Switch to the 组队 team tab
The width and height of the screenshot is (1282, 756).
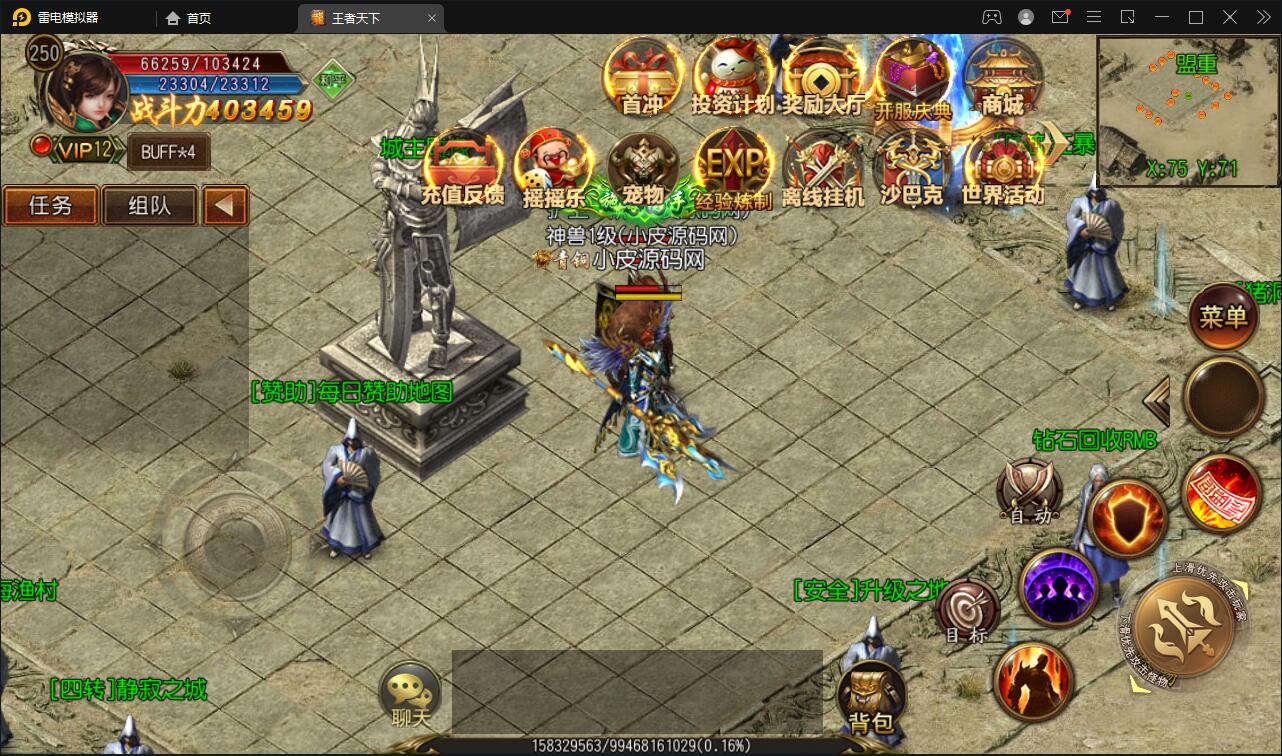point(150,206)
